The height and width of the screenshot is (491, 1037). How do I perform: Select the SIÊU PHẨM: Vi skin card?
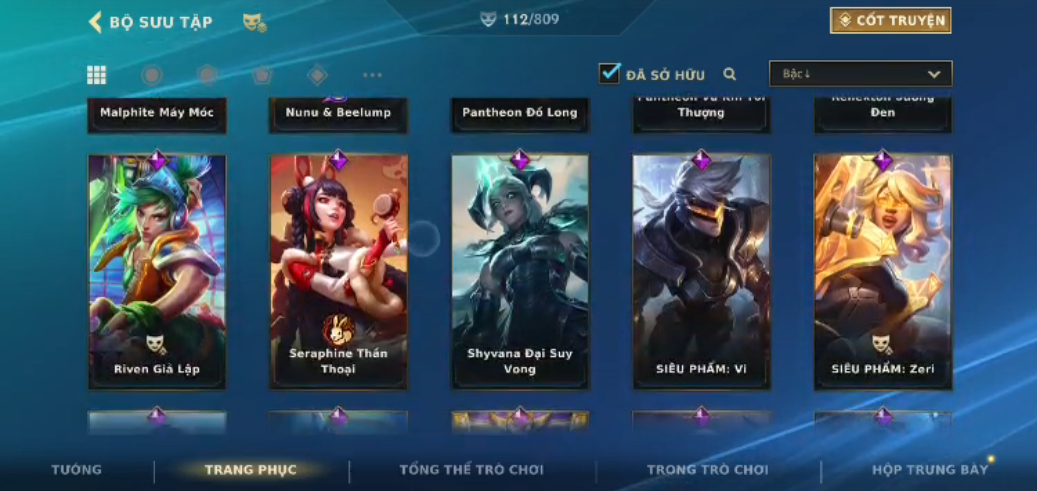click(701, 270)
